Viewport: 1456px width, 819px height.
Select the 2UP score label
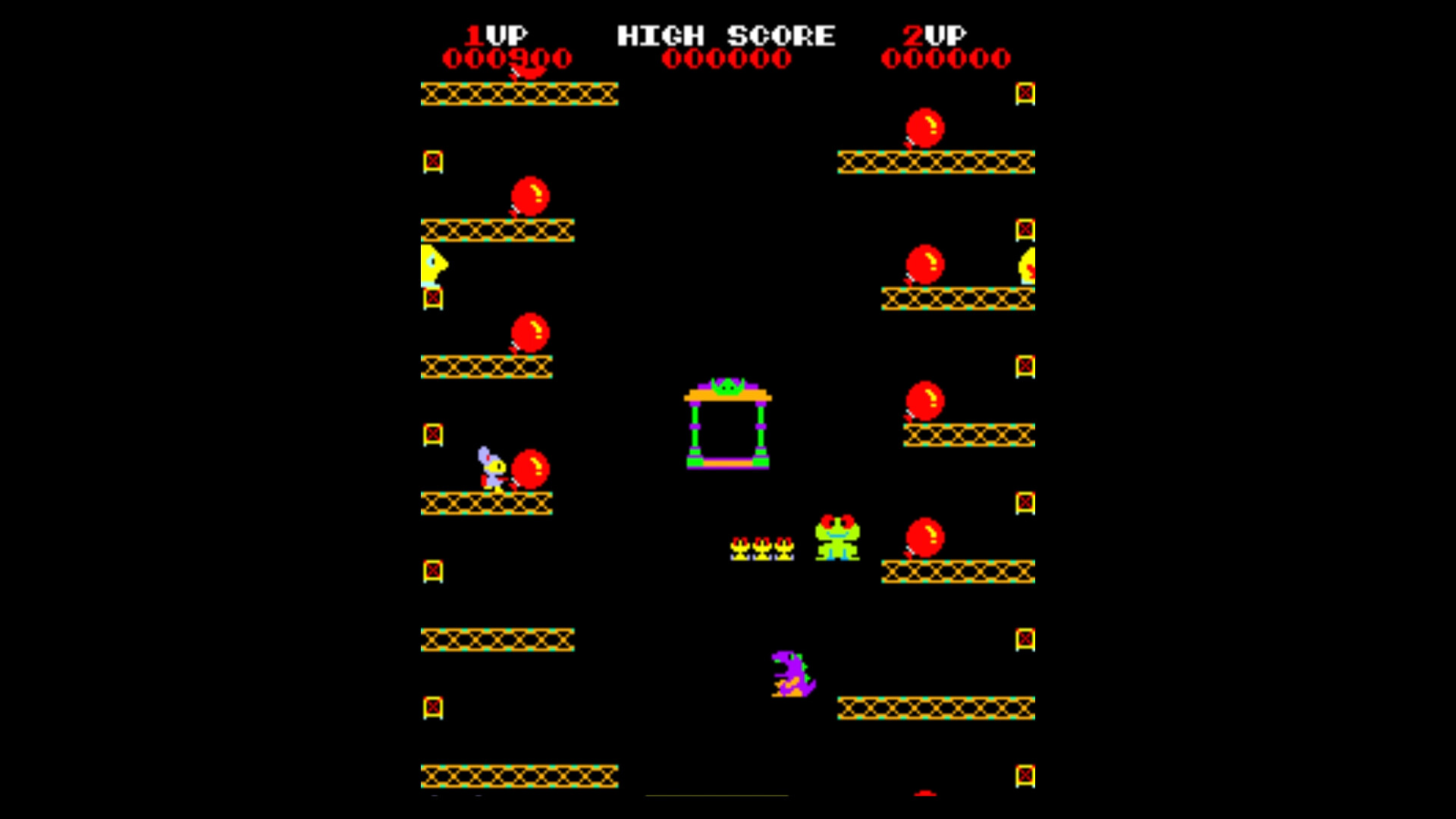coord(934,33)
